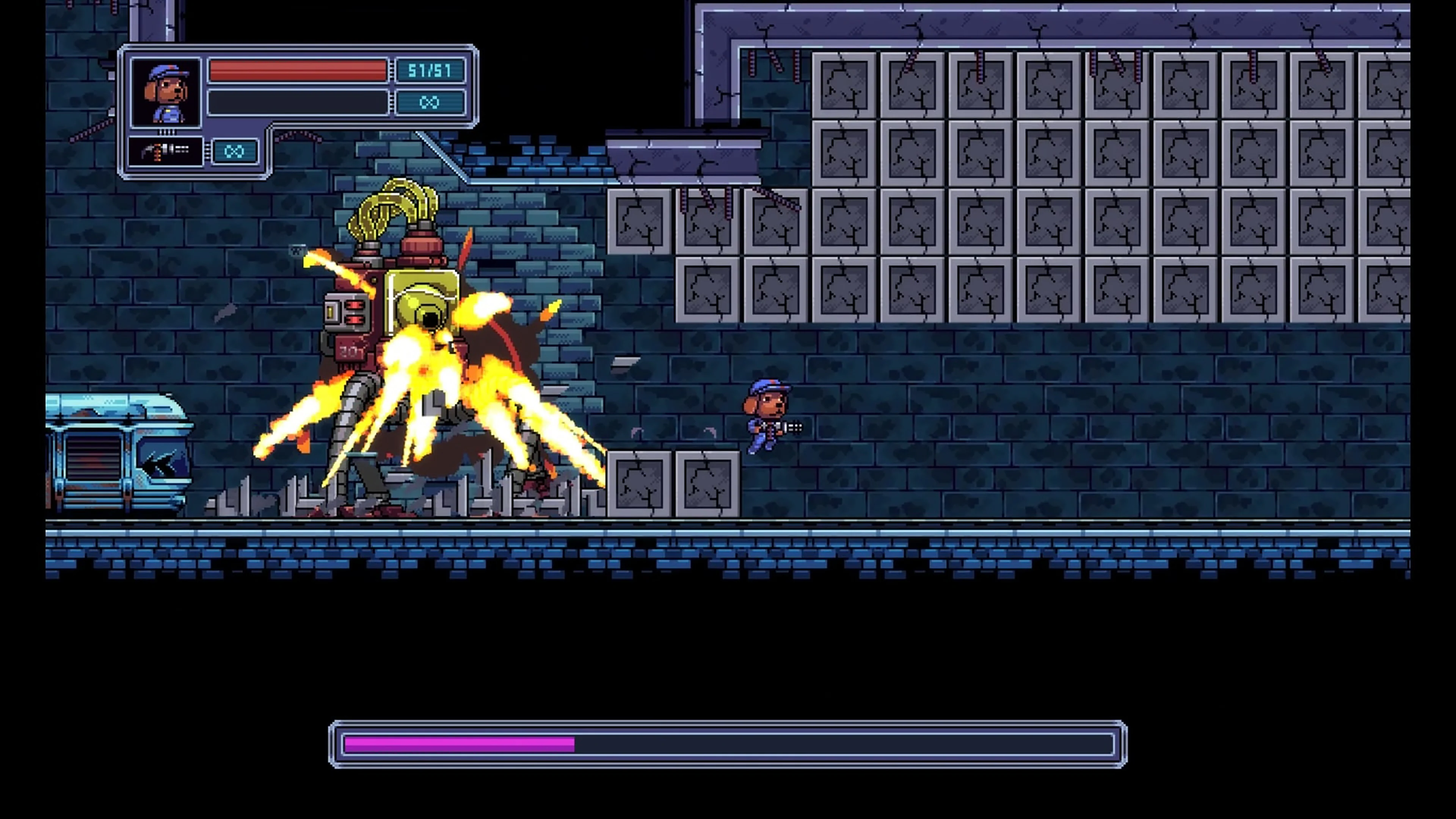Click the infinity symbol next to the energy bar
This screenshot has width=1456, height=819.
point(431,102)
